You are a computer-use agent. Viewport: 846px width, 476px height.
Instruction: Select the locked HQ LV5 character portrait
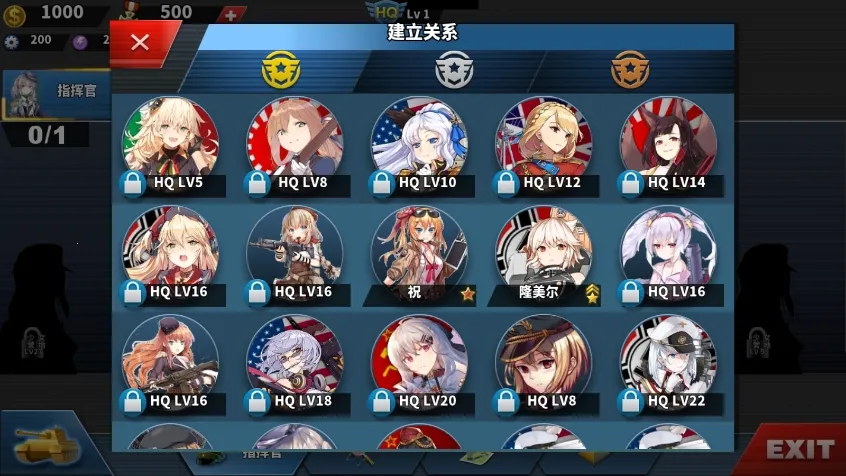point(170,145)
